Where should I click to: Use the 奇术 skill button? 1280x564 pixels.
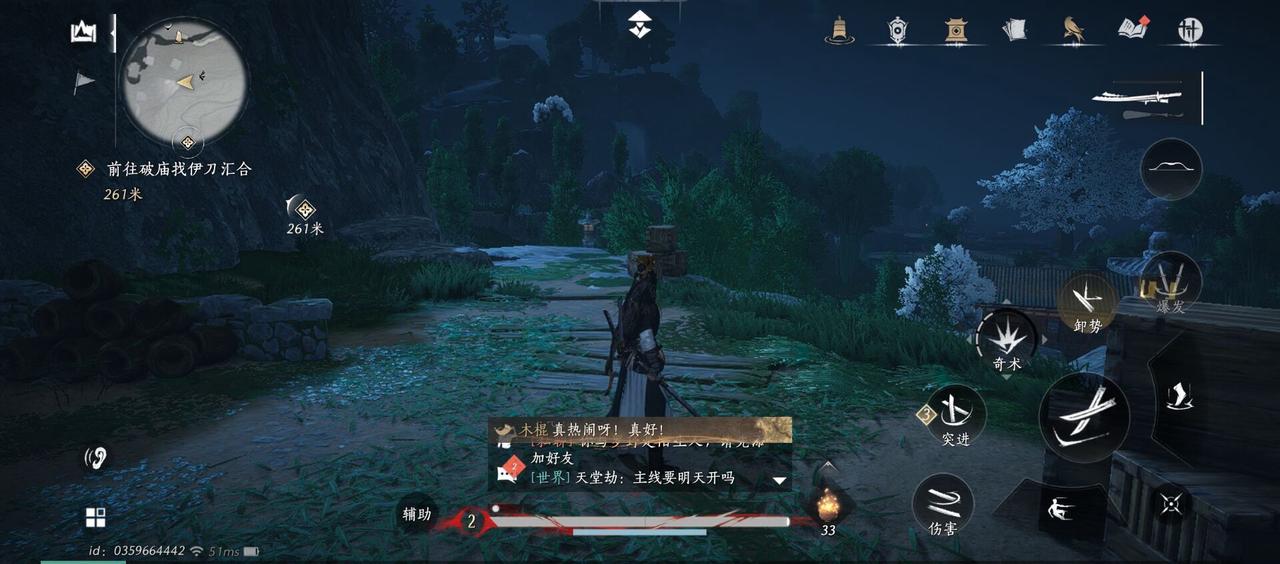click(x=1007, y=340)
